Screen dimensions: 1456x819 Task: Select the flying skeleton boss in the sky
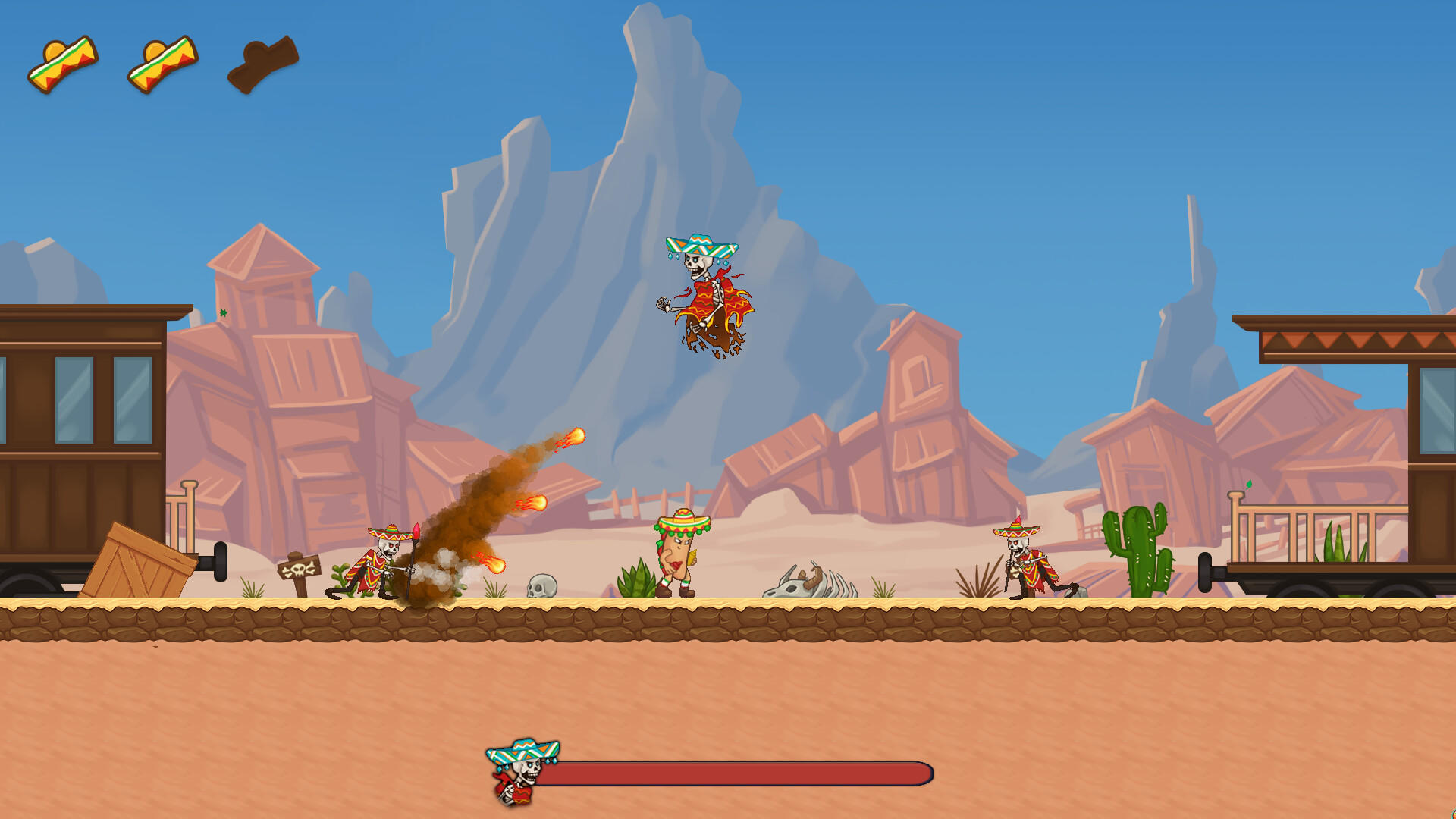[x=705, y=296]
